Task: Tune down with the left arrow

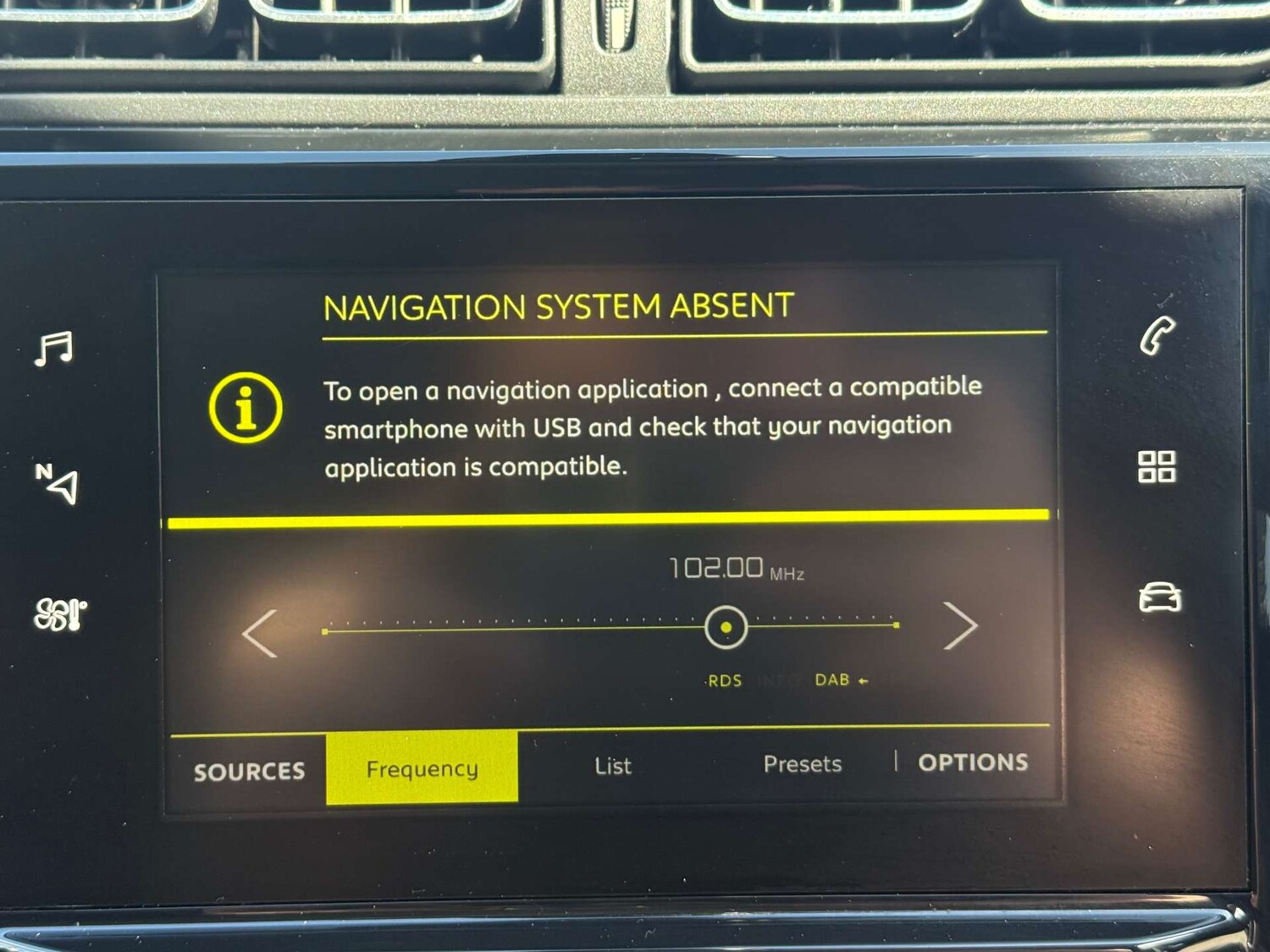Action: pyautogui.click(x=261, y=633)
